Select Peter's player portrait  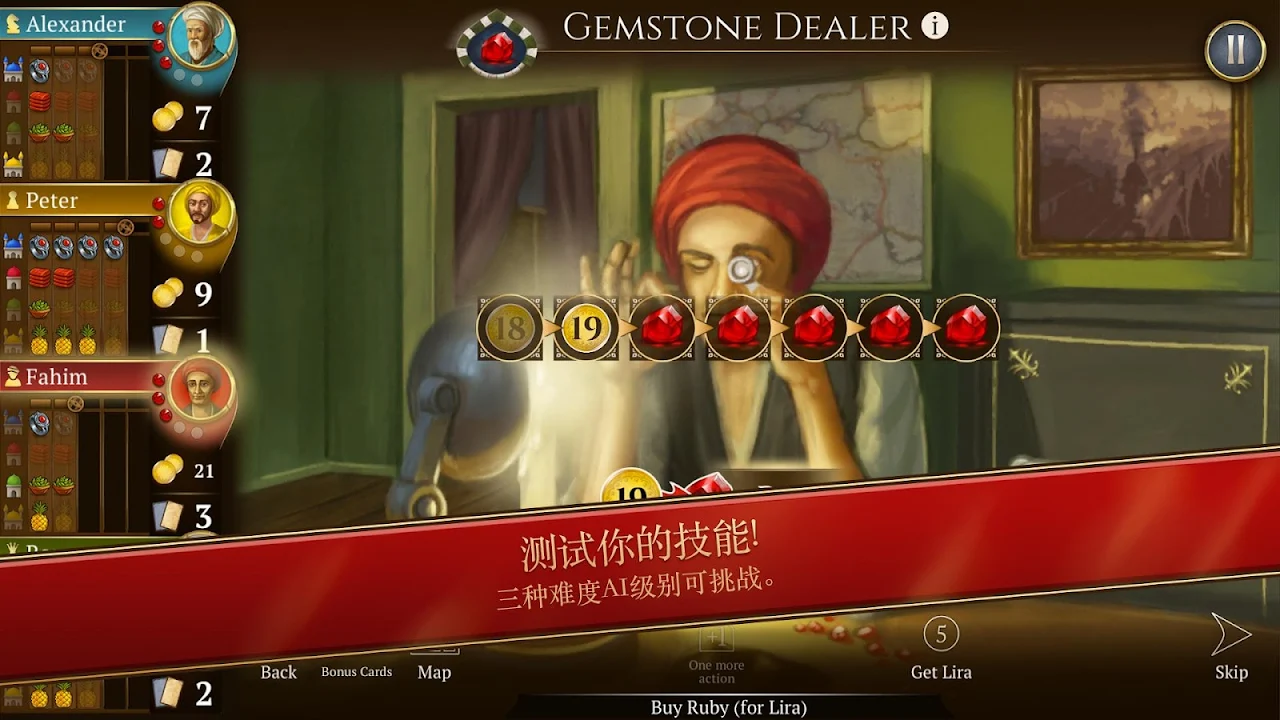(x=201, y=213)
